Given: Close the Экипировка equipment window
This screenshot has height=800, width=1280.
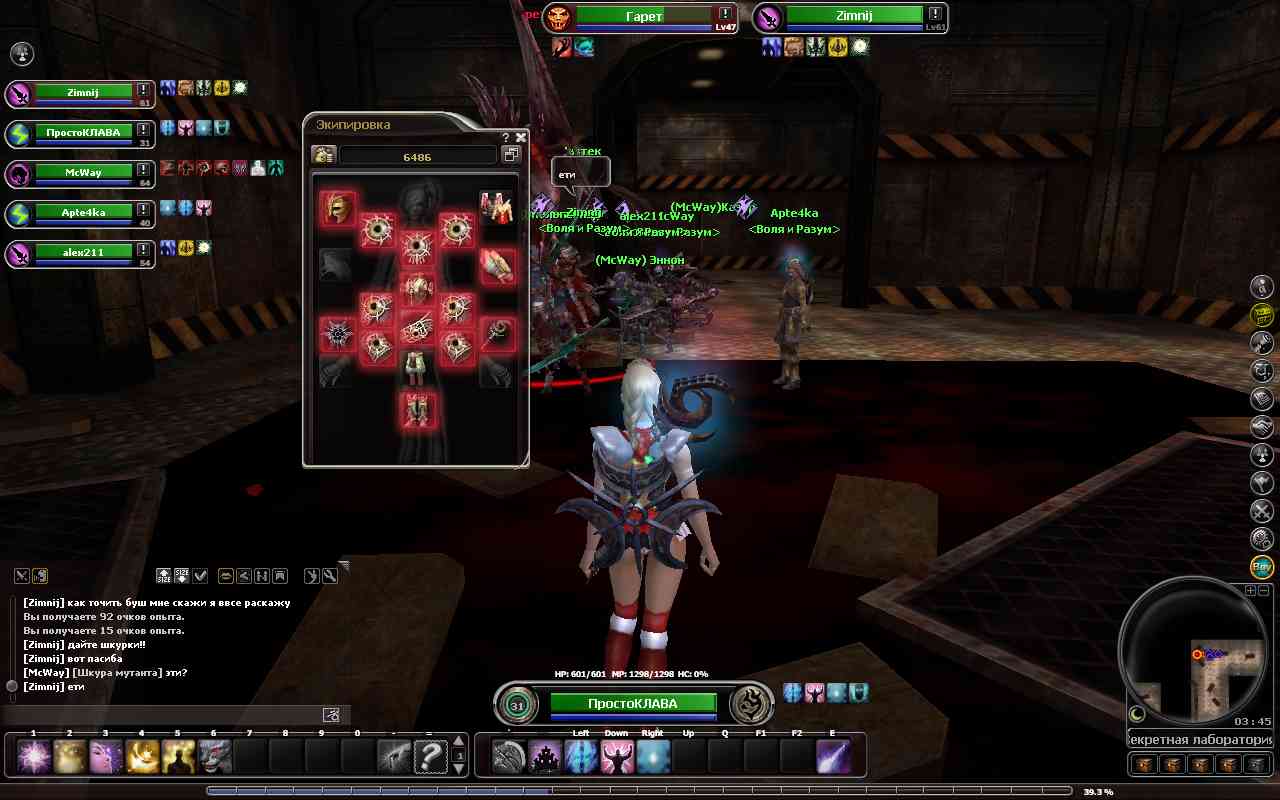Looking at the screenshot, I should (521, 138).
